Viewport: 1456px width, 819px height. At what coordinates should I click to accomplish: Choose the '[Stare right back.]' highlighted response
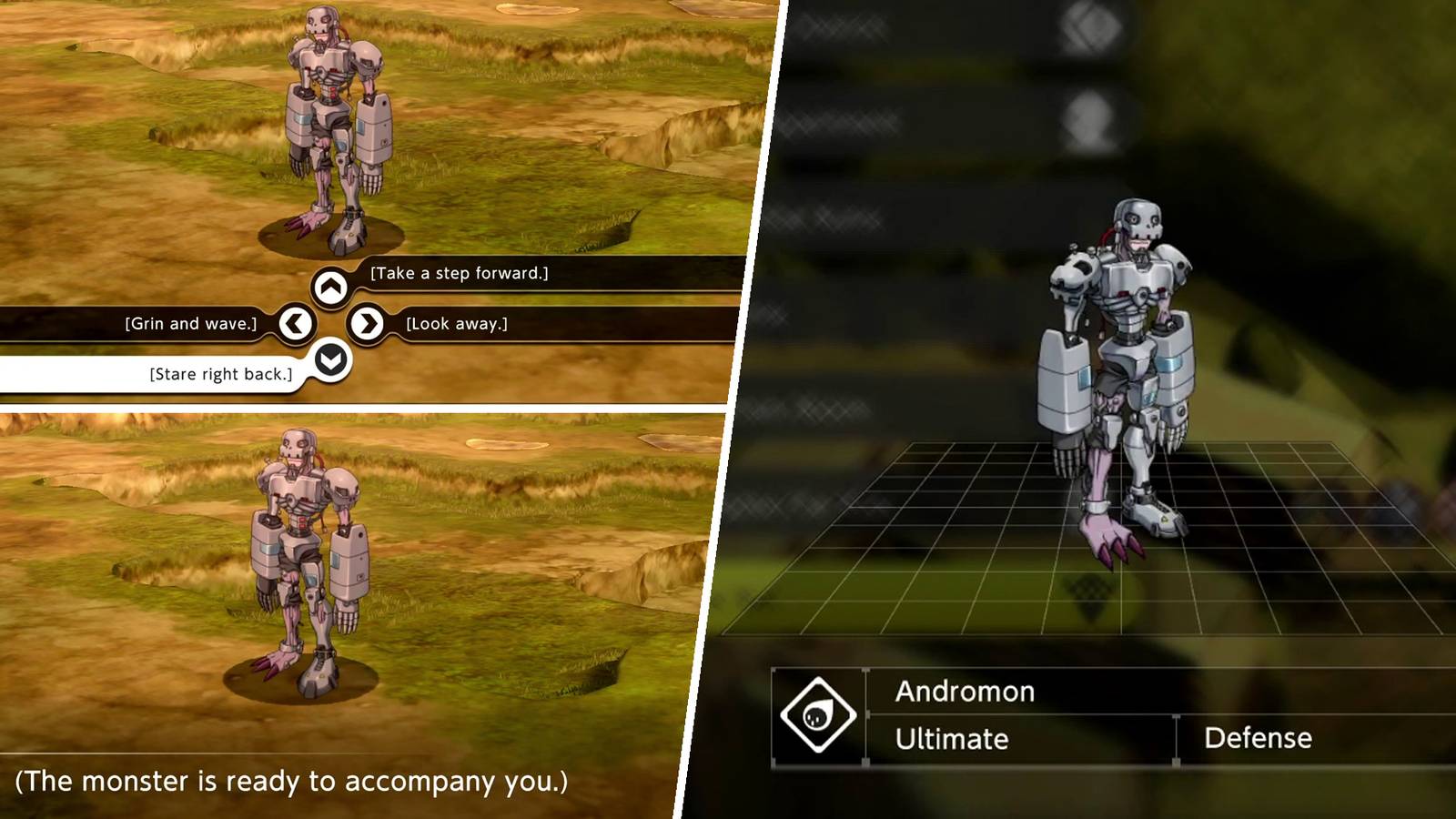pyautogui.click(x=221, y=373)
